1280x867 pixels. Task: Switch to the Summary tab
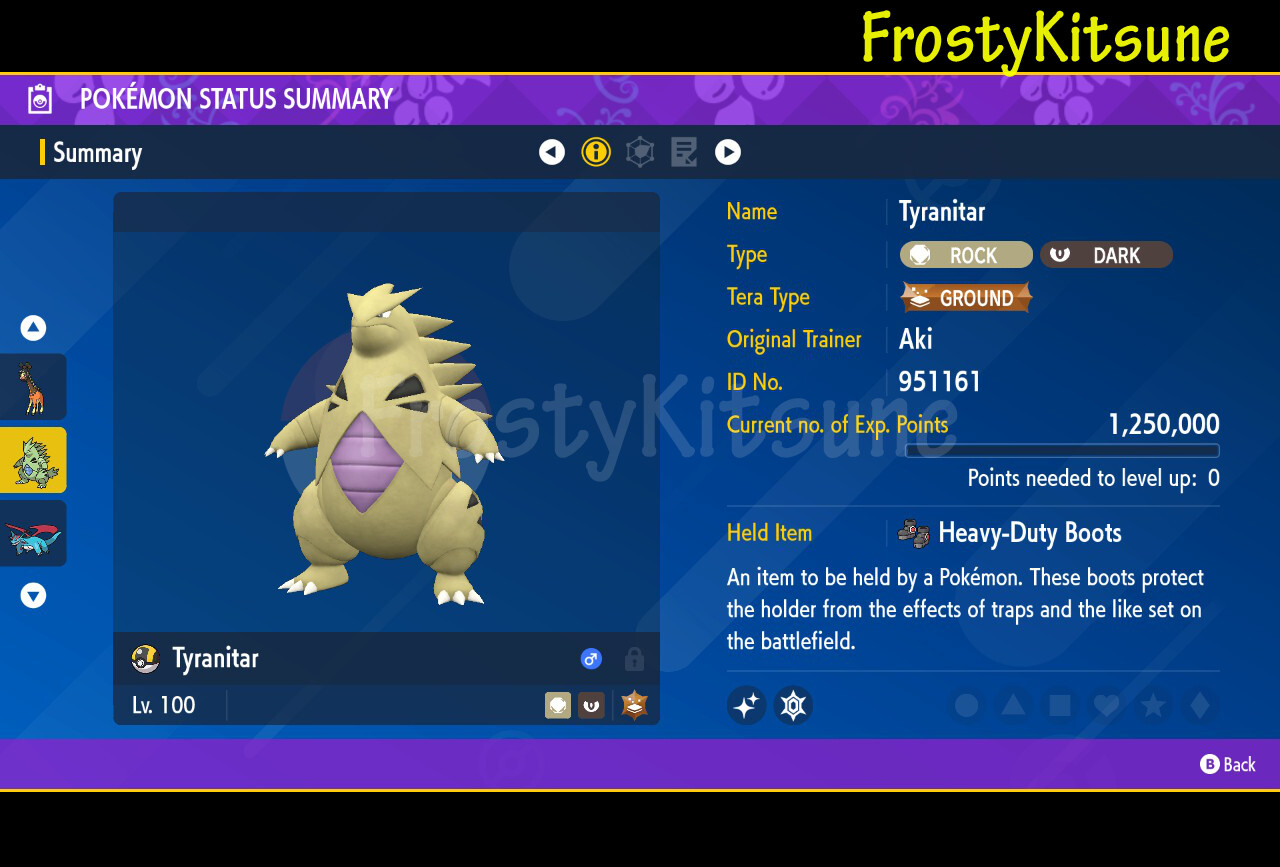(96, 152)
